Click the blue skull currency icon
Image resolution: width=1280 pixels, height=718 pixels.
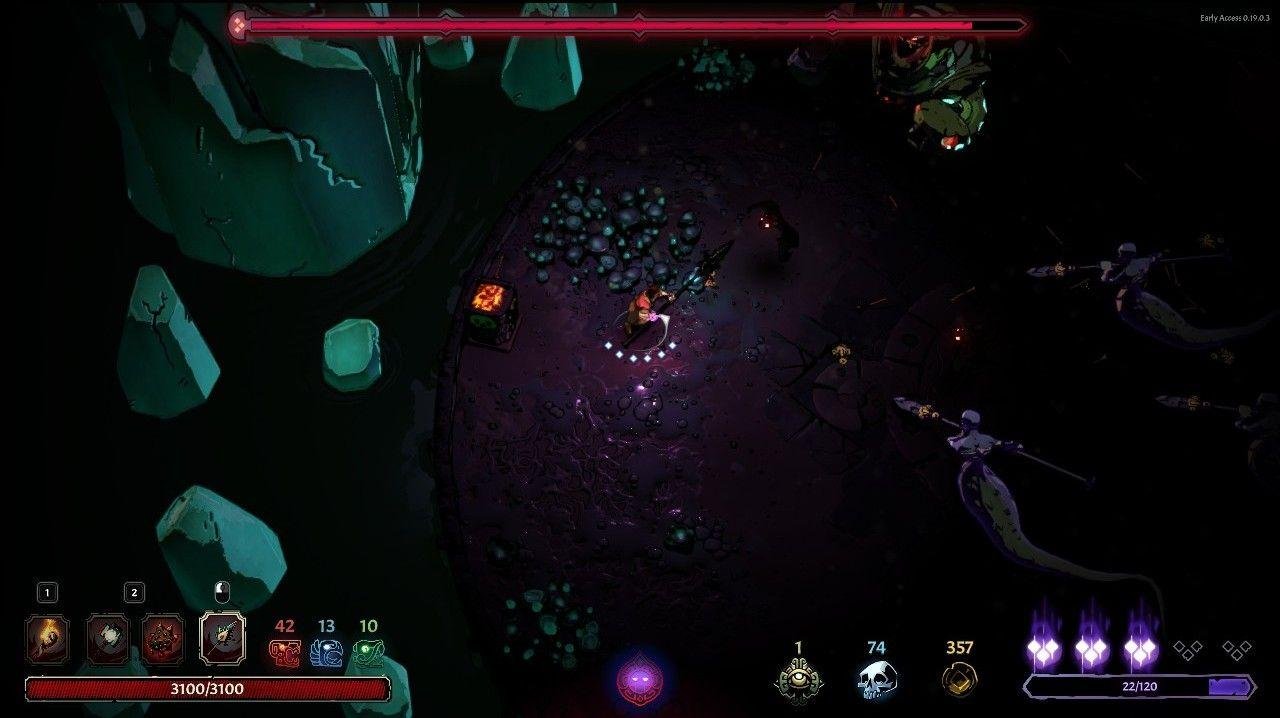coord(876,680)
